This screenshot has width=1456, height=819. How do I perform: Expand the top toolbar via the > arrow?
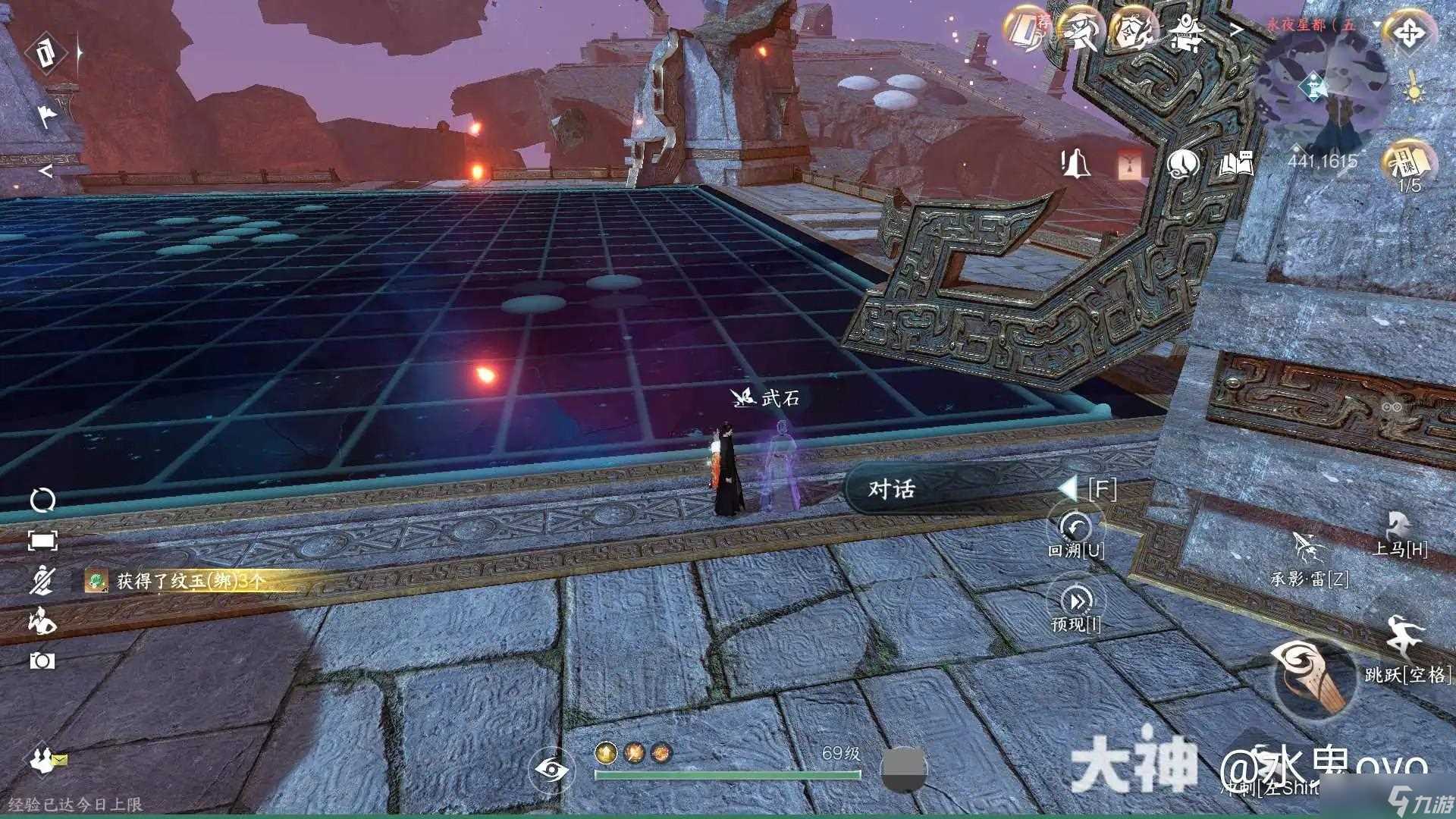point(1237,29)
